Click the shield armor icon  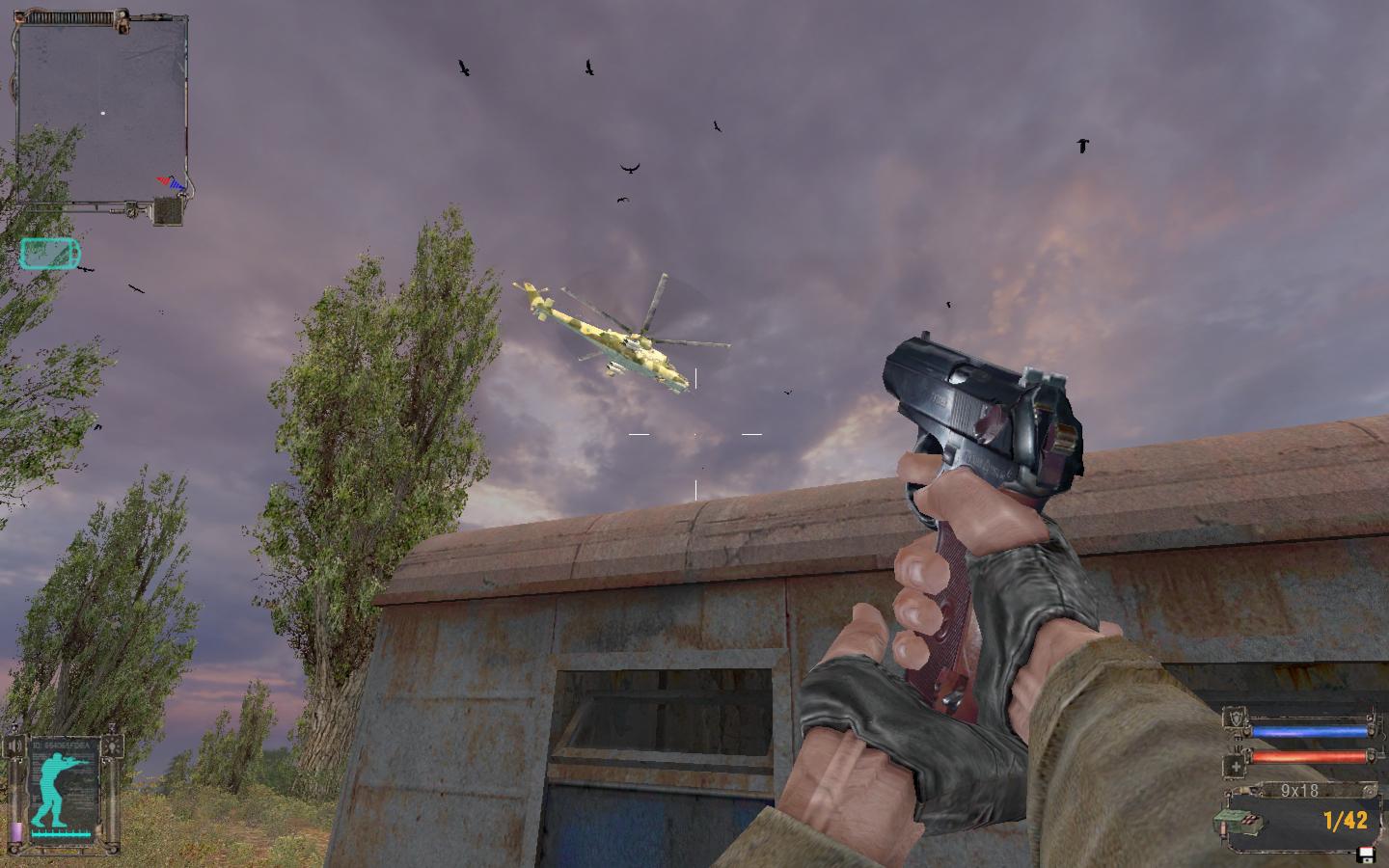tap(1235, 719)
